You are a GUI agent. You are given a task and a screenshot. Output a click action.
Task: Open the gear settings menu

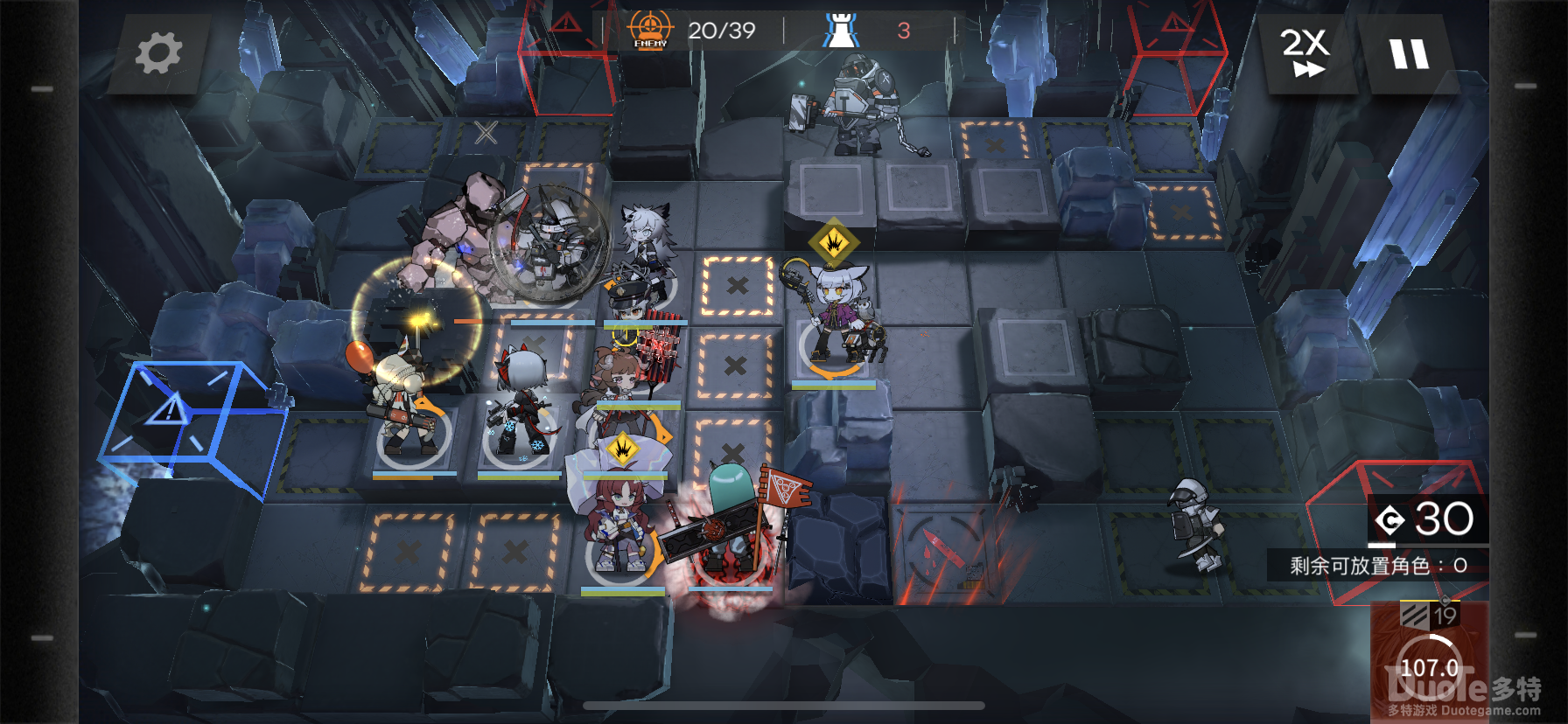click(158, 53)
